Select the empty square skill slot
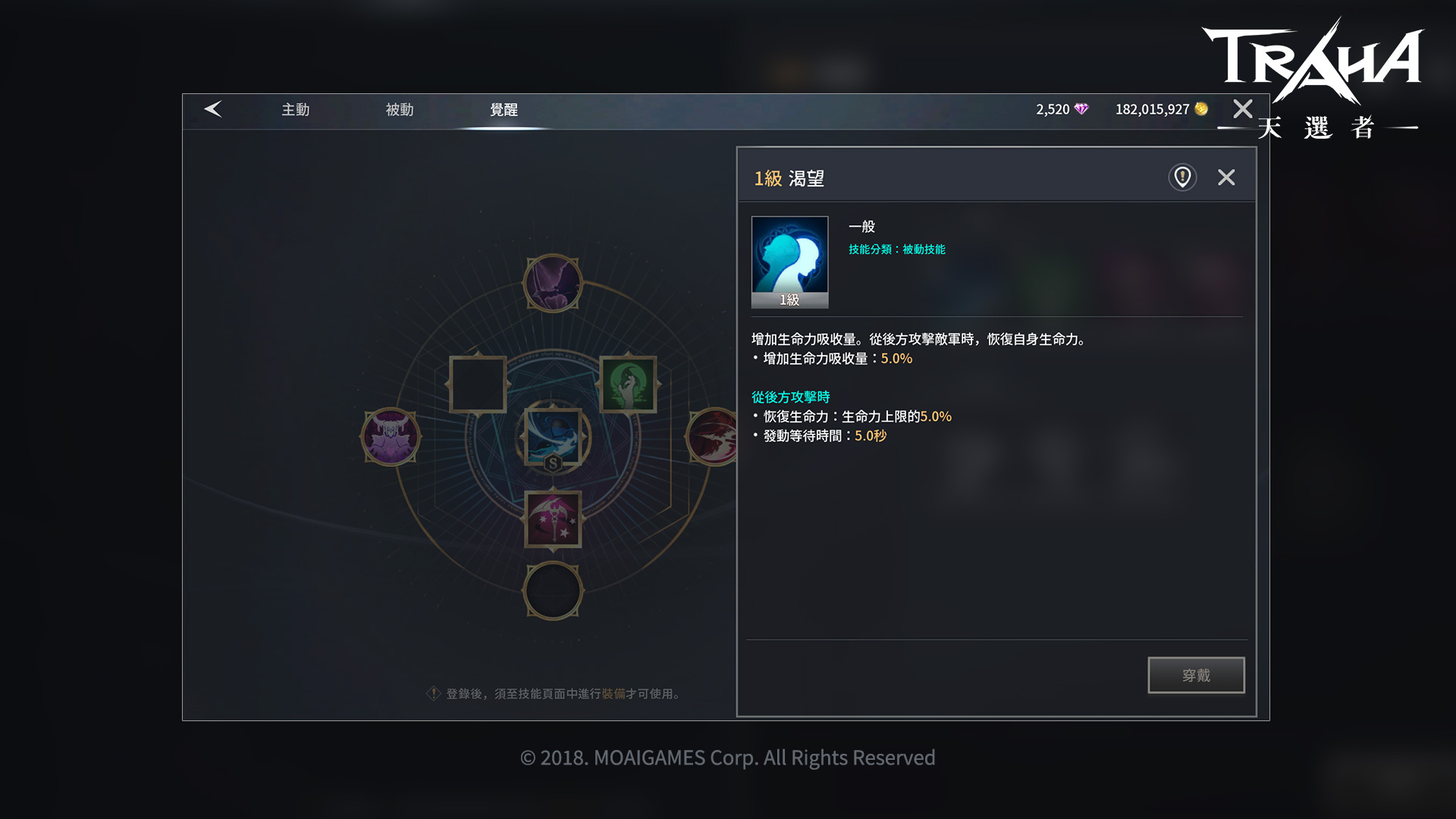The image size is (1456, 819). pyautogui.click(x=476, y=385)
